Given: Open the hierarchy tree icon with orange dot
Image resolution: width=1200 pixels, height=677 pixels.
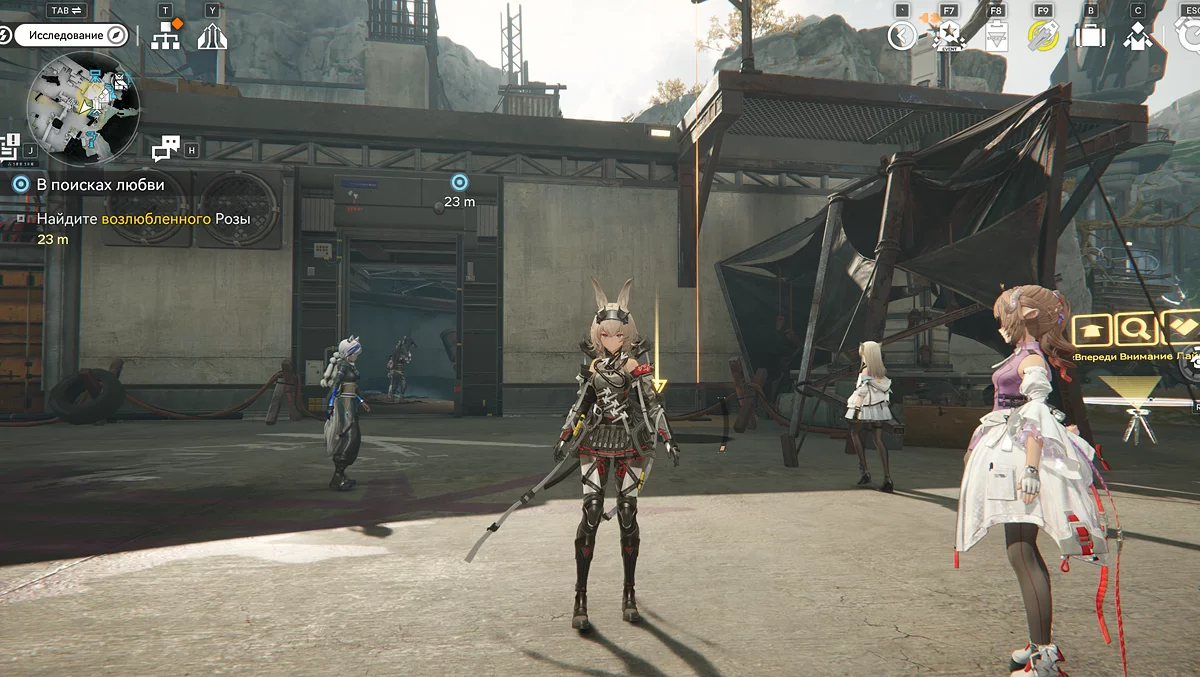Looking at the screenshot, I should pyautogui.click(x=165, y=37).
